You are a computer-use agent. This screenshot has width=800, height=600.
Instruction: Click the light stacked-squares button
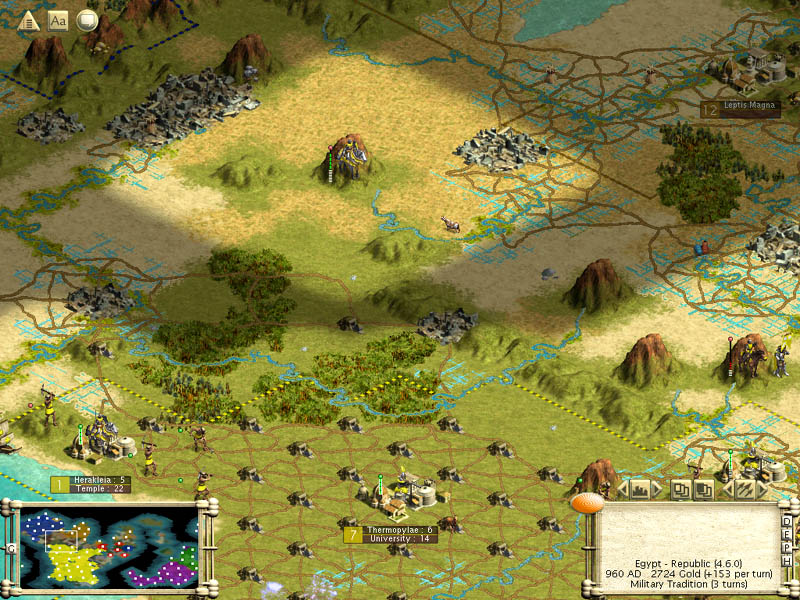point(680,490)
